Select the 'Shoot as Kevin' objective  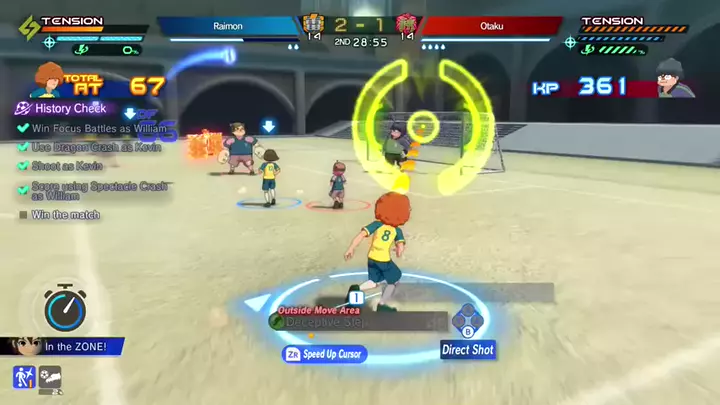pyautogui.click(x=66, y=166)
